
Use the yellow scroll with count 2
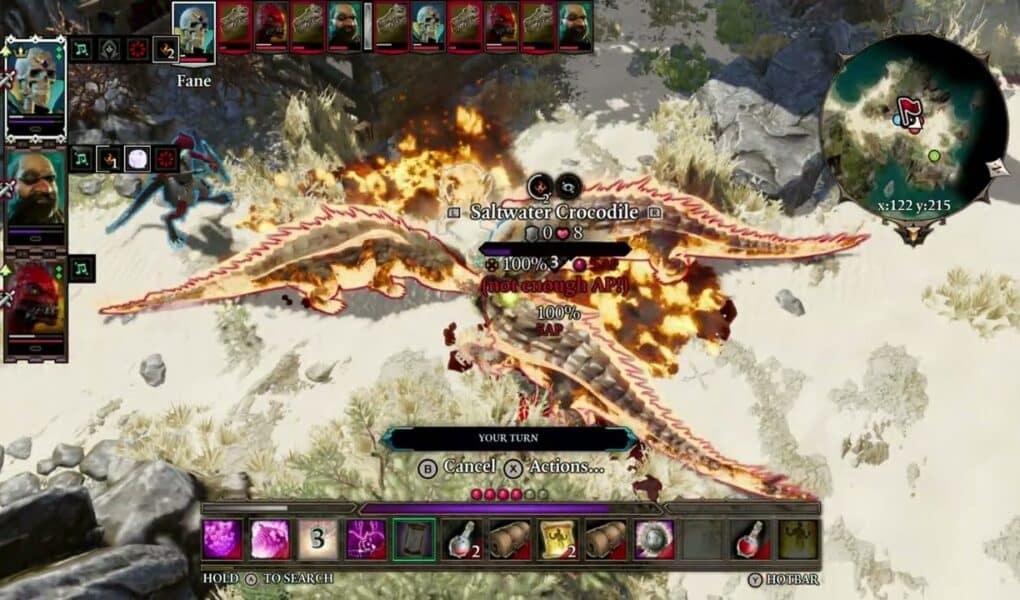[x=558, y=539]
